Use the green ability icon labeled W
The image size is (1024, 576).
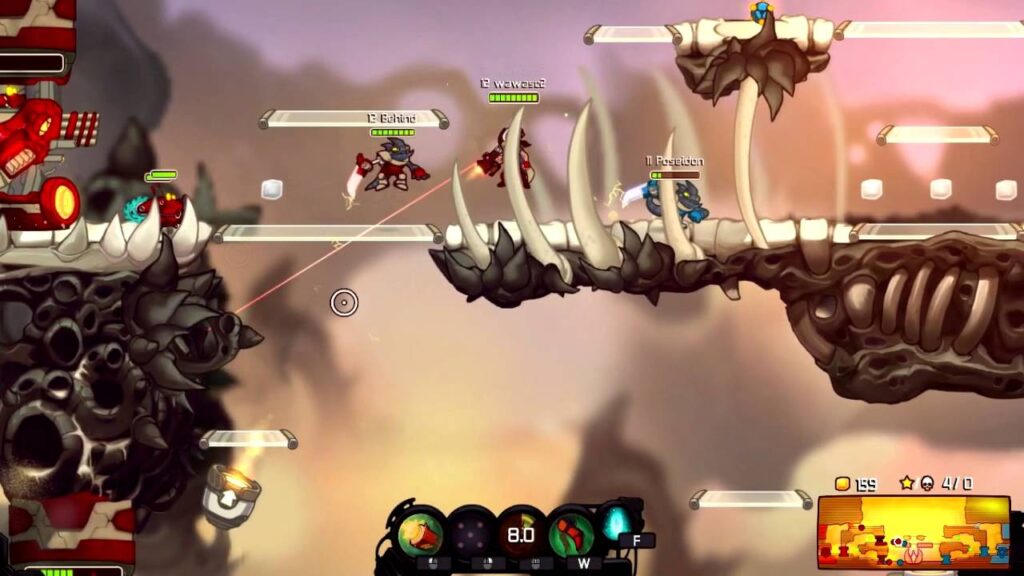pos(571,533)
